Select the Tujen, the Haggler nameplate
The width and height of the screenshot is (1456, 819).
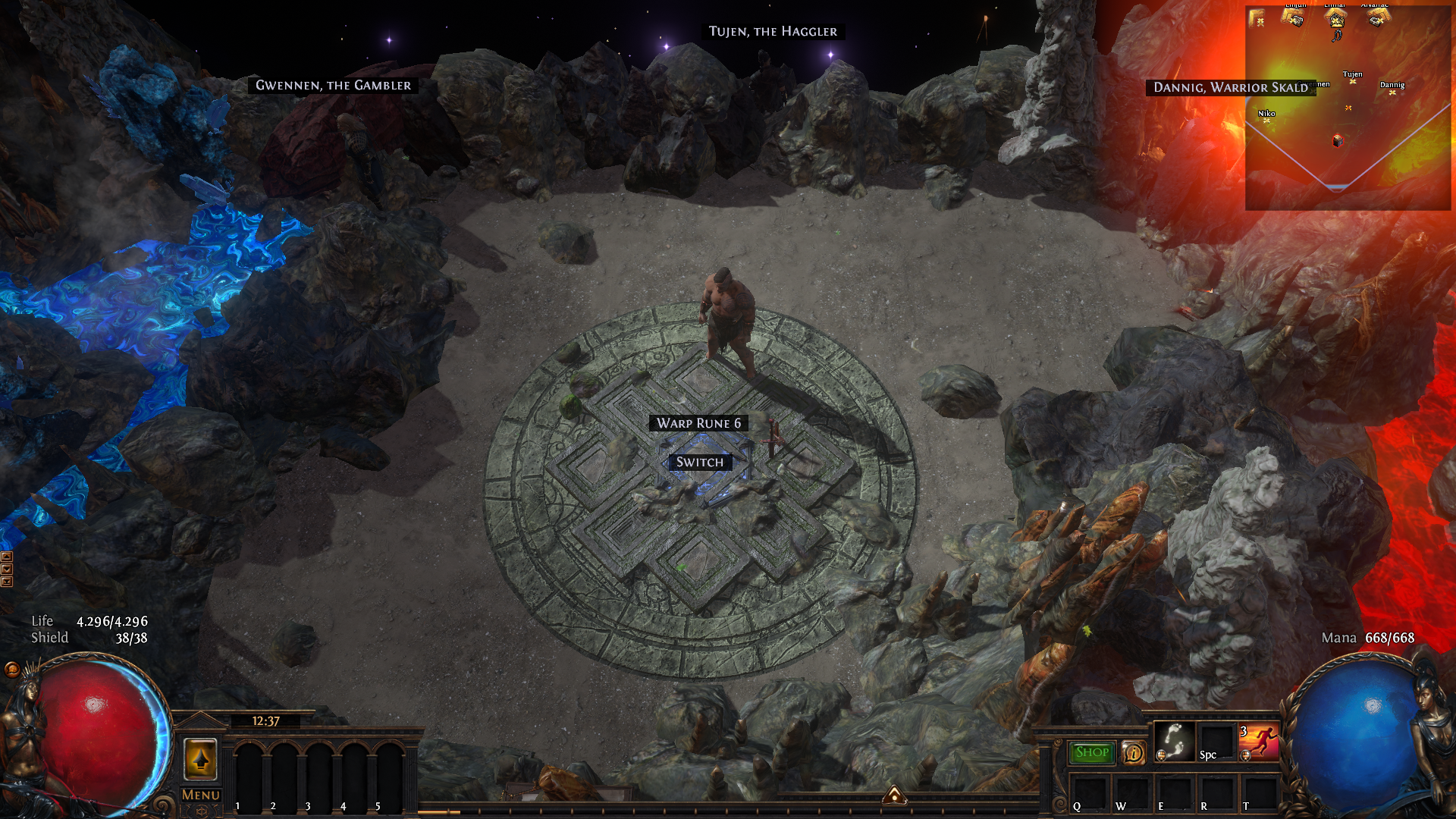pos(773,31)
